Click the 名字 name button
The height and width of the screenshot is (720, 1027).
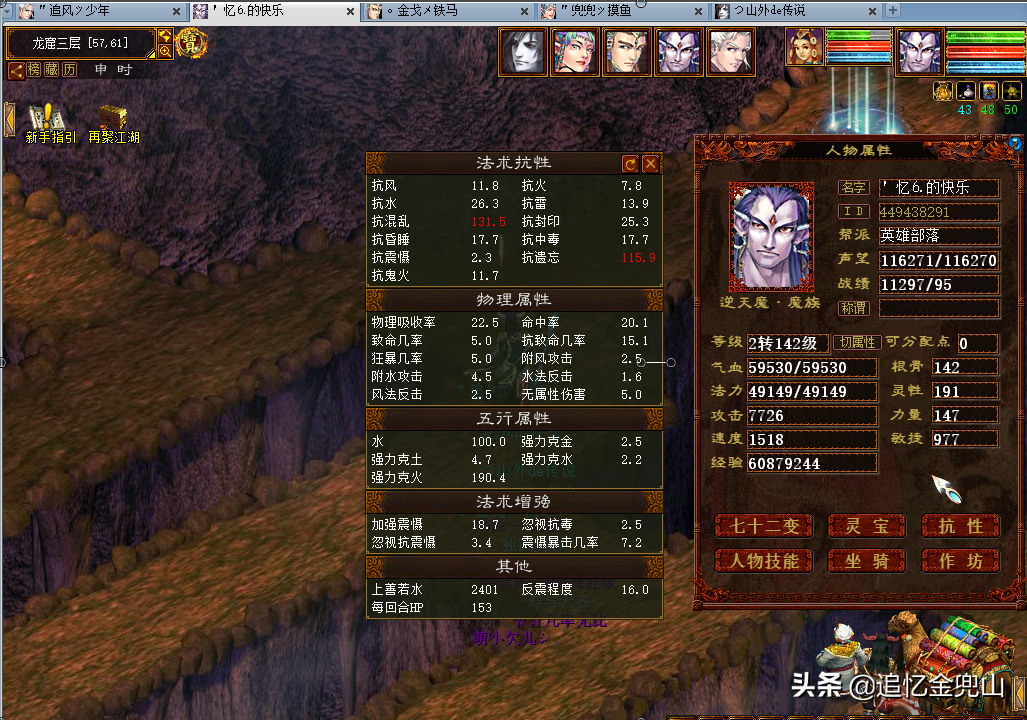coord(853,187)
